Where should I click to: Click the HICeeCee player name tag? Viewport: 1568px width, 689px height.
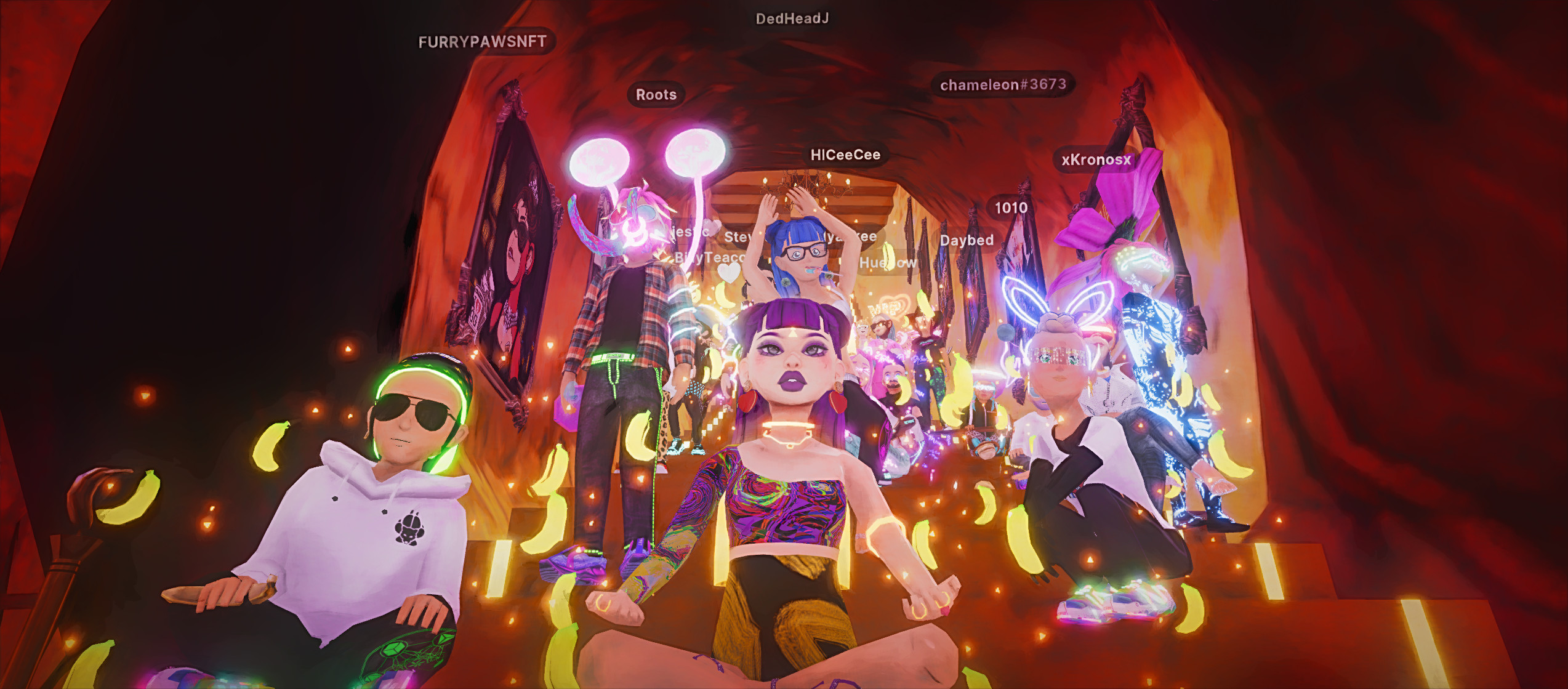click(845, 155)
